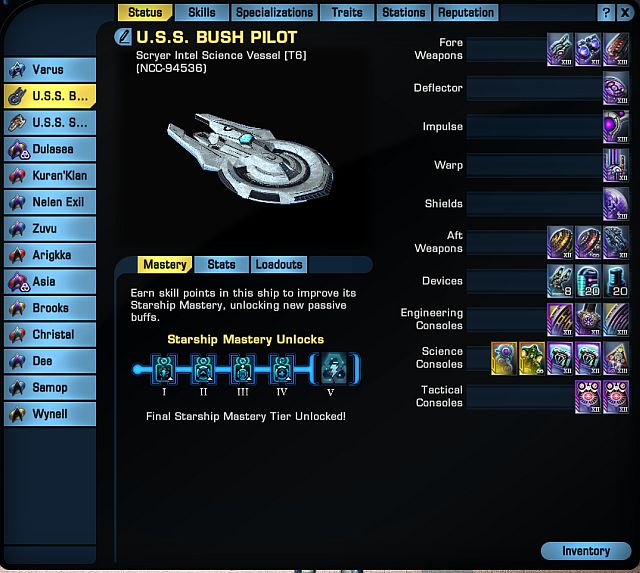This screenshot has width=640, height=573.
Task: Select Varus in the crew list
Action: [50, 70]
